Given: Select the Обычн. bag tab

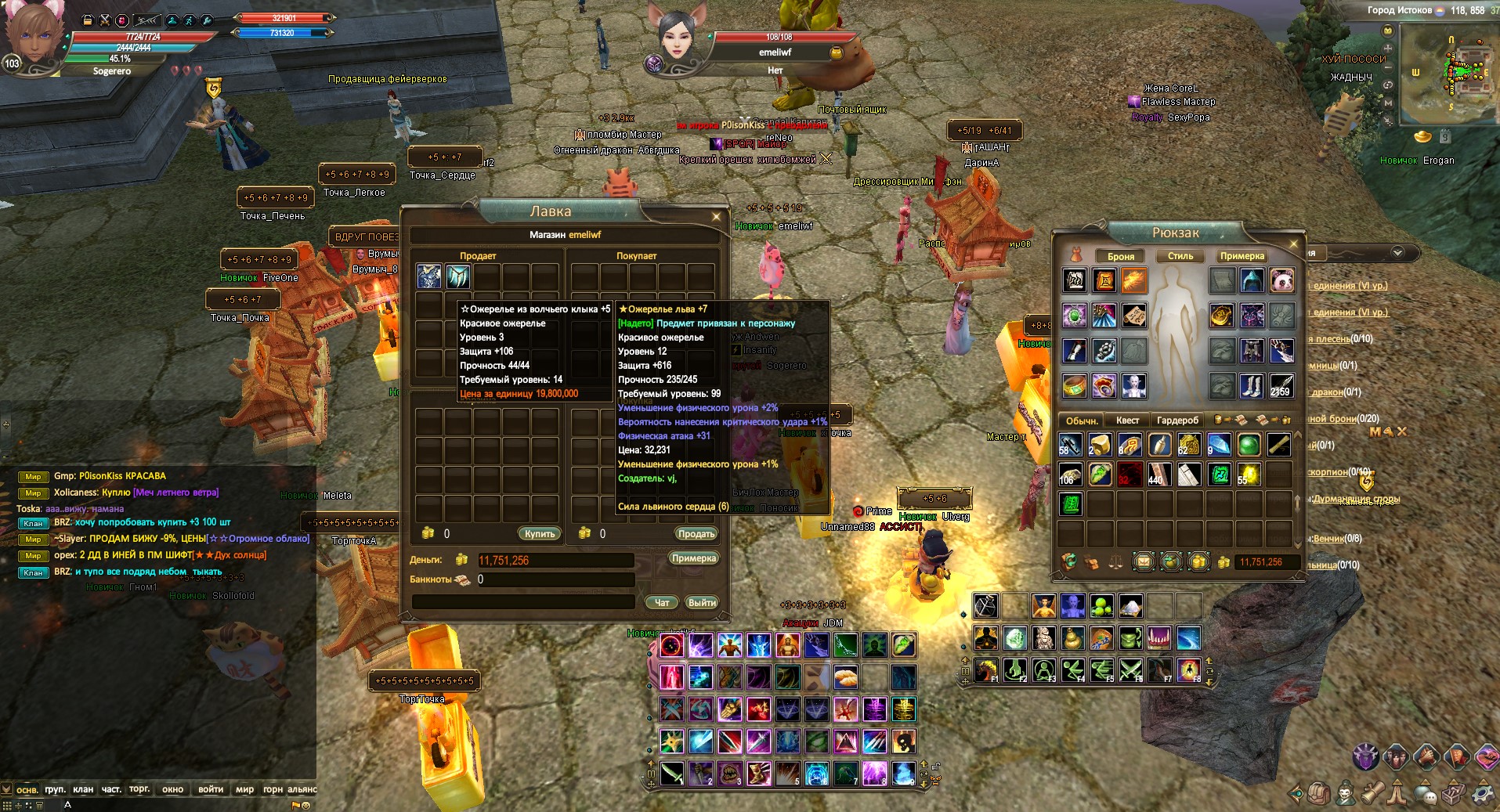Looking at the screenshot, I should [x=1082, y=420].
